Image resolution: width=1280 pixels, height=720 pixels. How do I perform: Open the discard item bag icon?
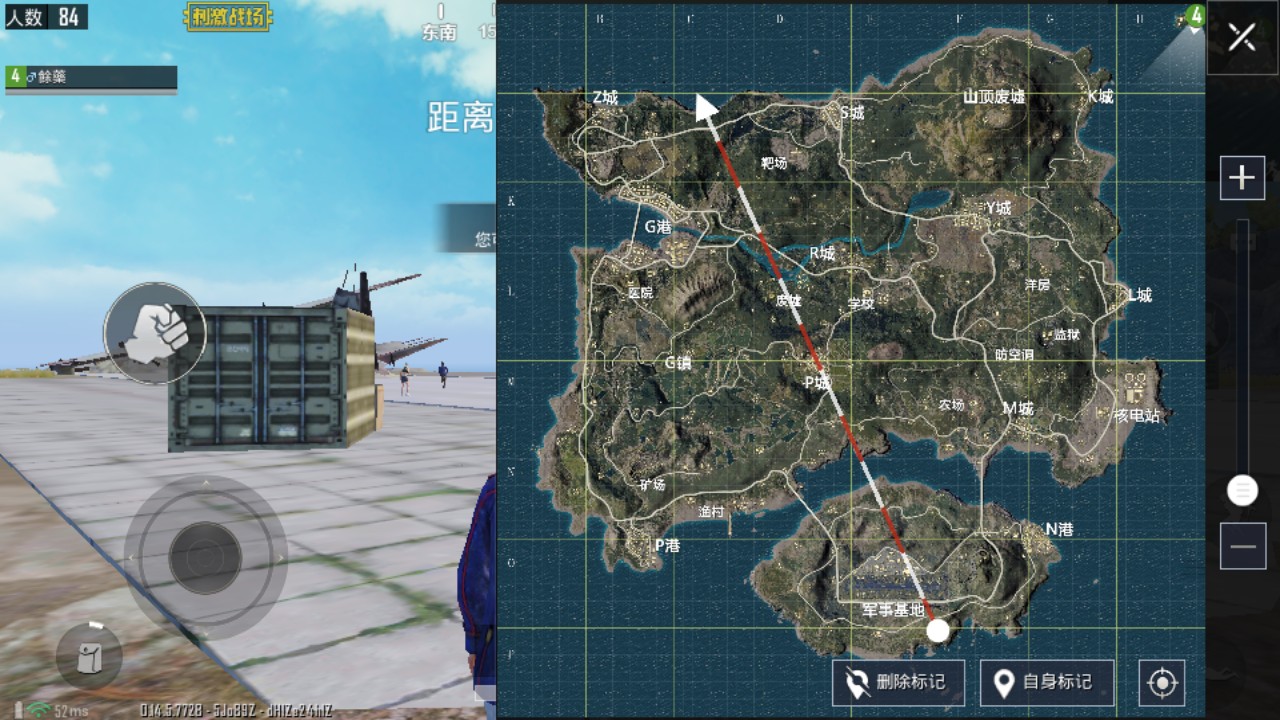pos(87,655)
